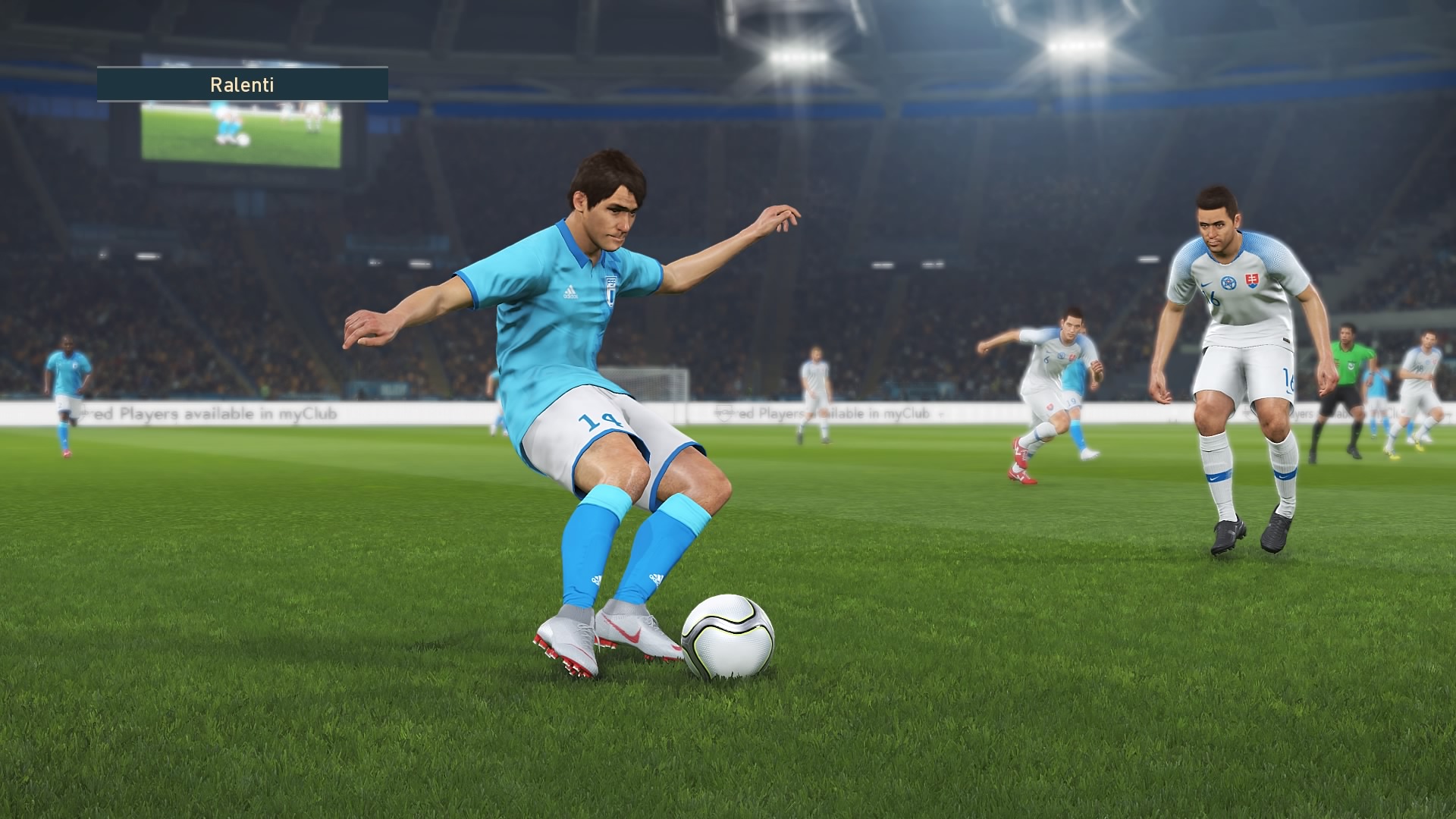Screen dimensions: 1456x819
Task: Click the Ralenti replay banner
Action: [242, 84]
